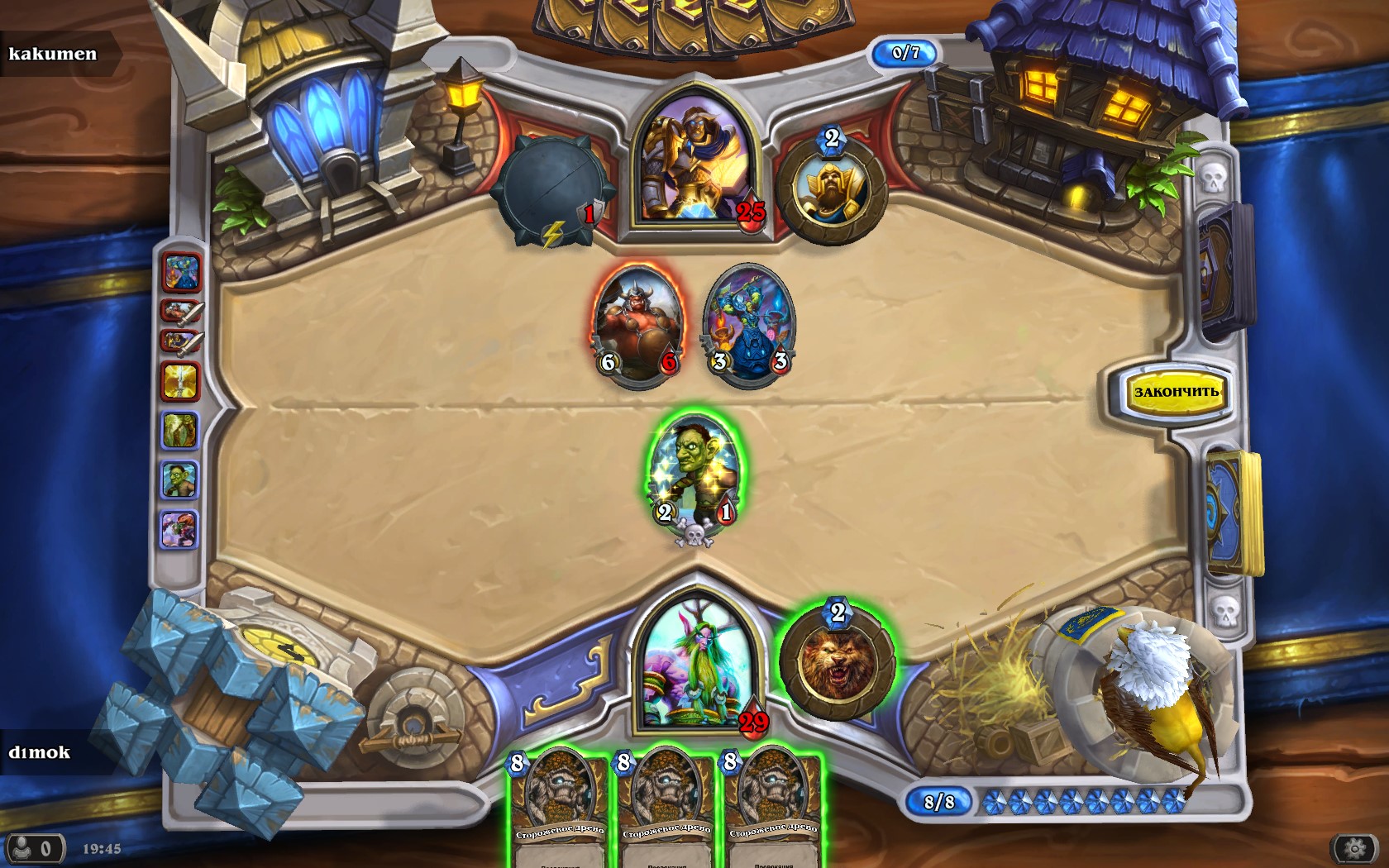Target the enemy 6/6 horned warrior minion
The image size is (1389, 868).
[x=637, y=325]
